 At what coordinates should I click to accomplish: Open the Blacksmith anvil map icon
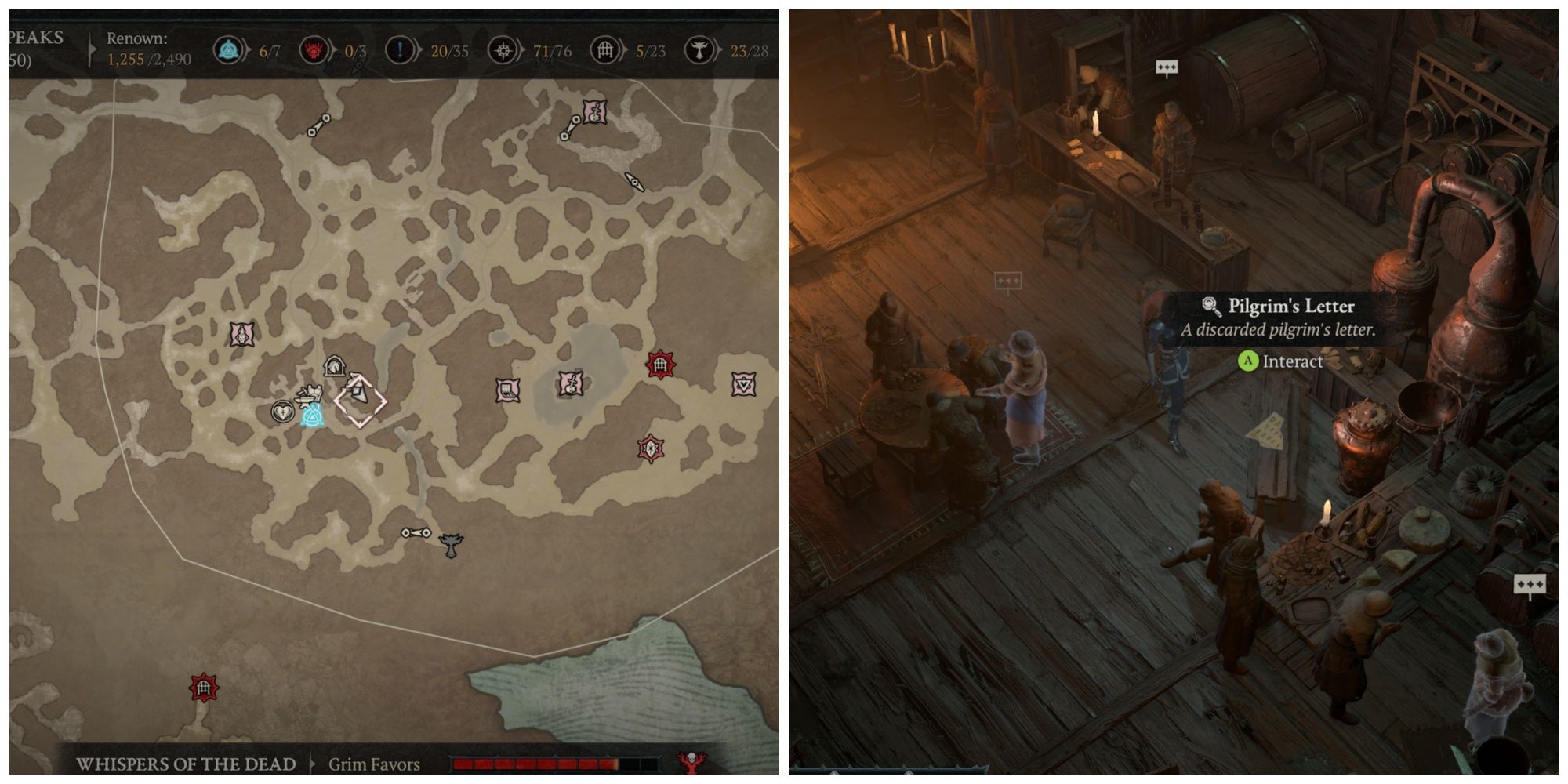(x=304, y=398)
